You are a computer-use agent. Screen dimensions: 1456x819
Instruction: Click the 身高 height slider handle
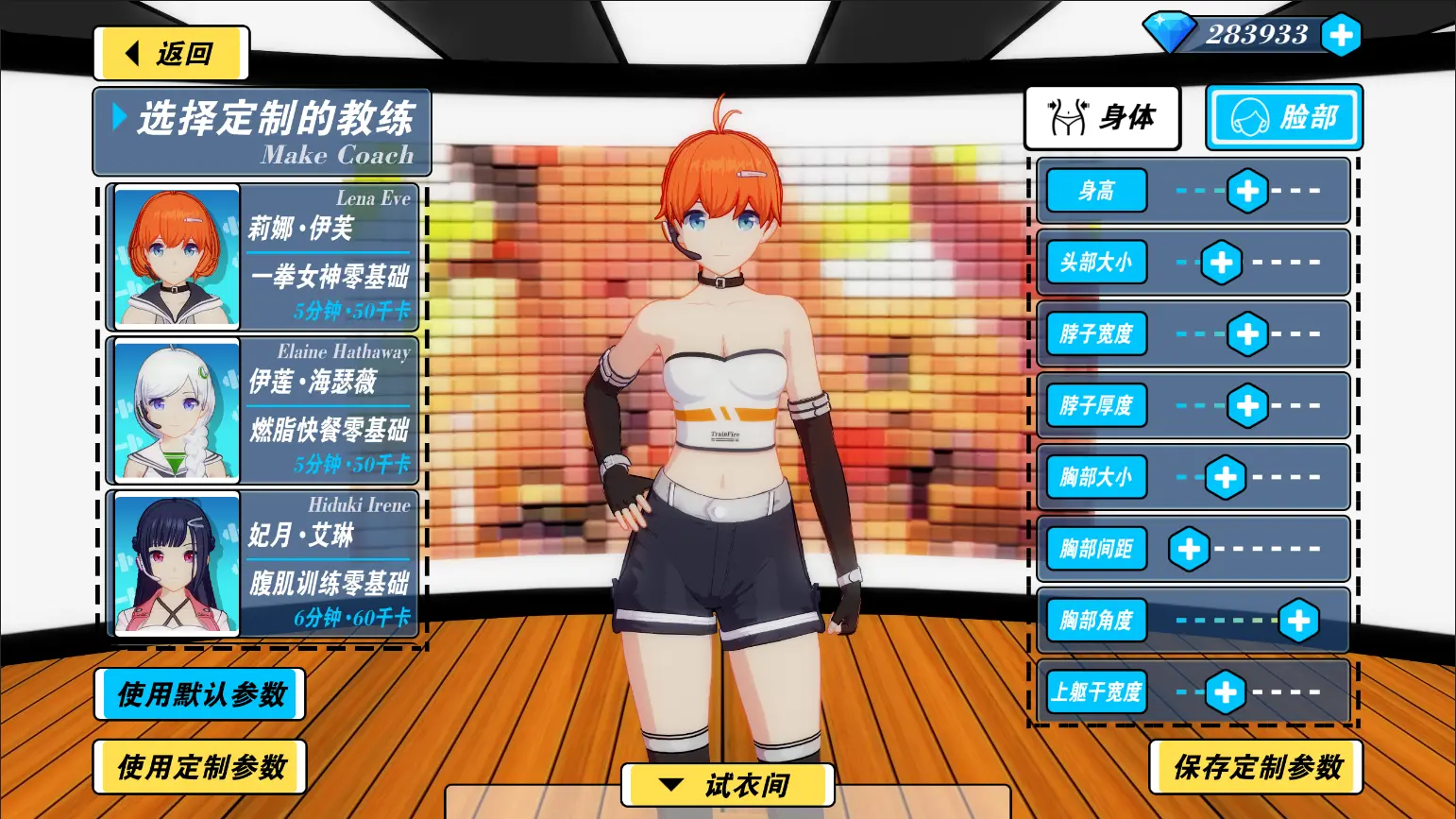coord(1247,191)
